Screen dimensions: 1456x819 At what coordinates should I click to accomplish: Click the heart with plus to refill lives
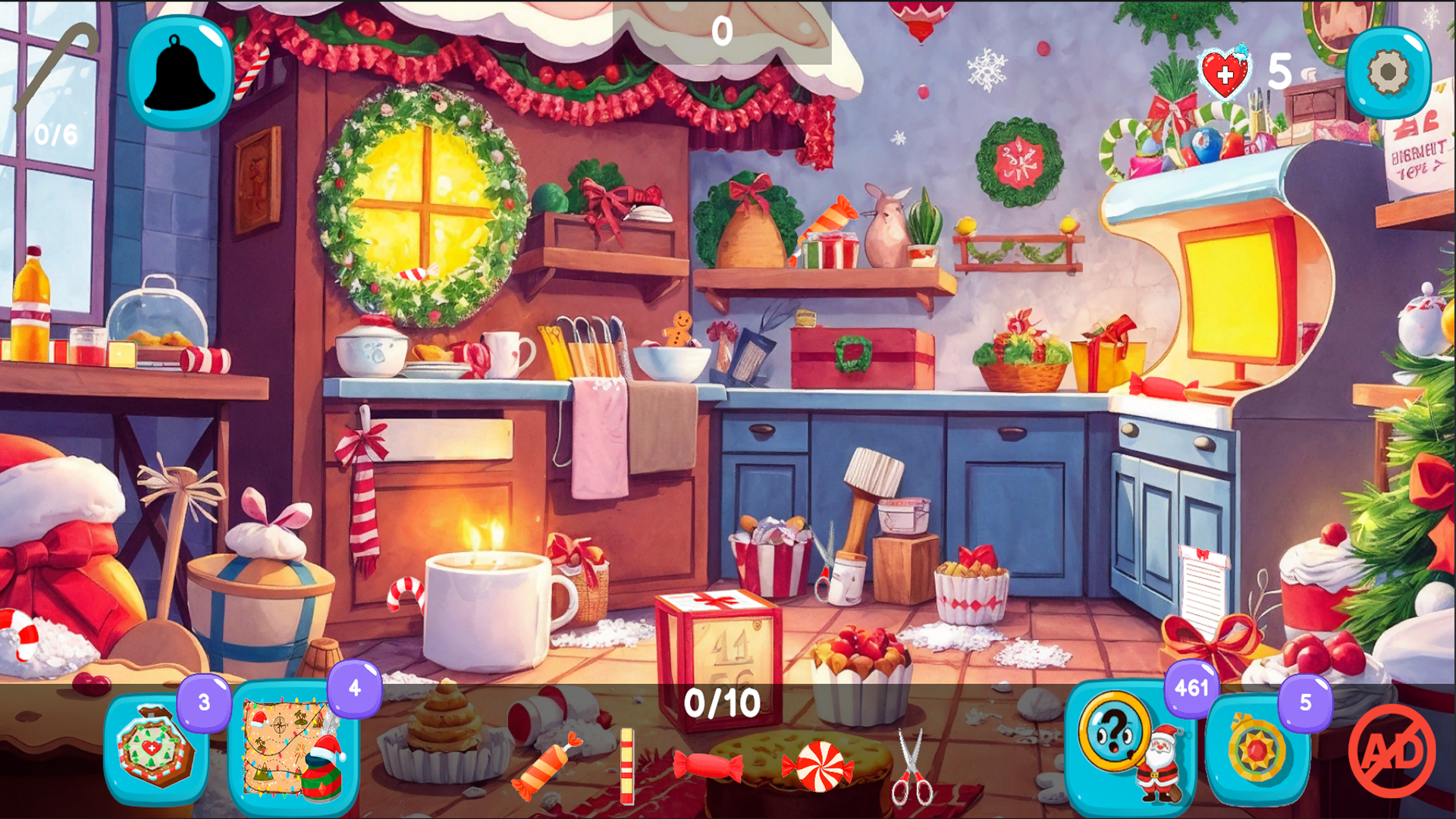[x=1224, y=72]
